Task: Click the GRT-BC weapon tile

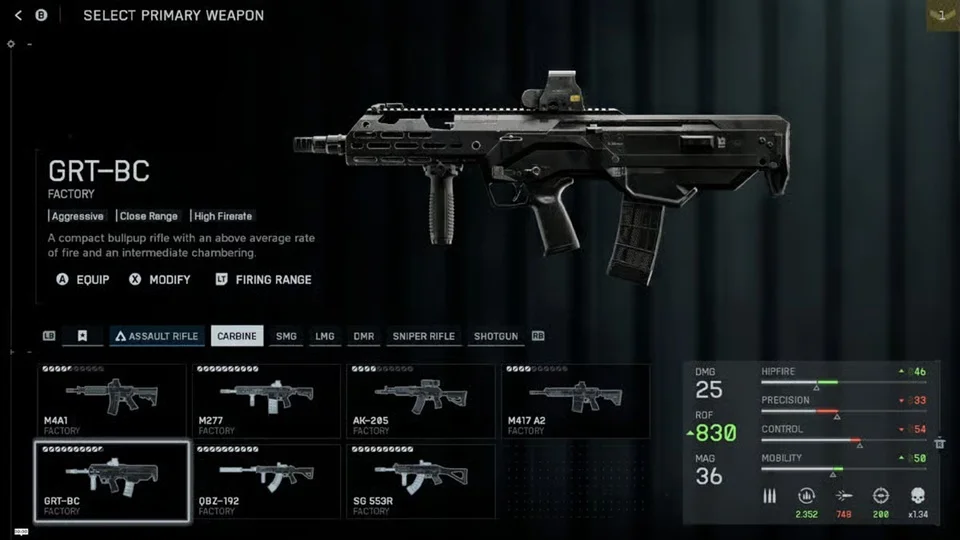Action: 112,481
